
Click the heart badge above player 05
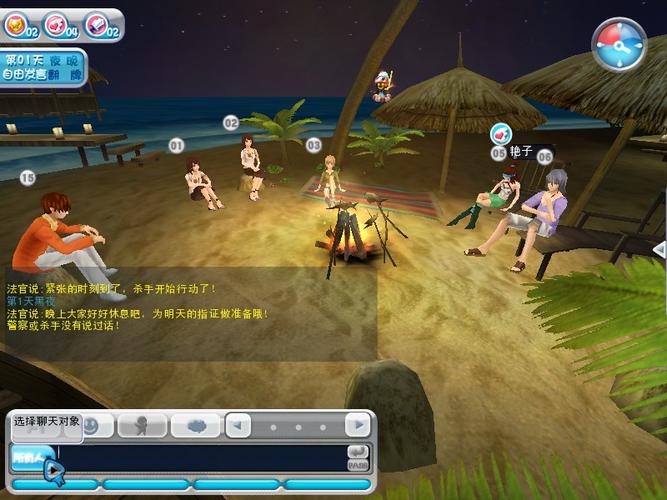click(x=501, y=133)
